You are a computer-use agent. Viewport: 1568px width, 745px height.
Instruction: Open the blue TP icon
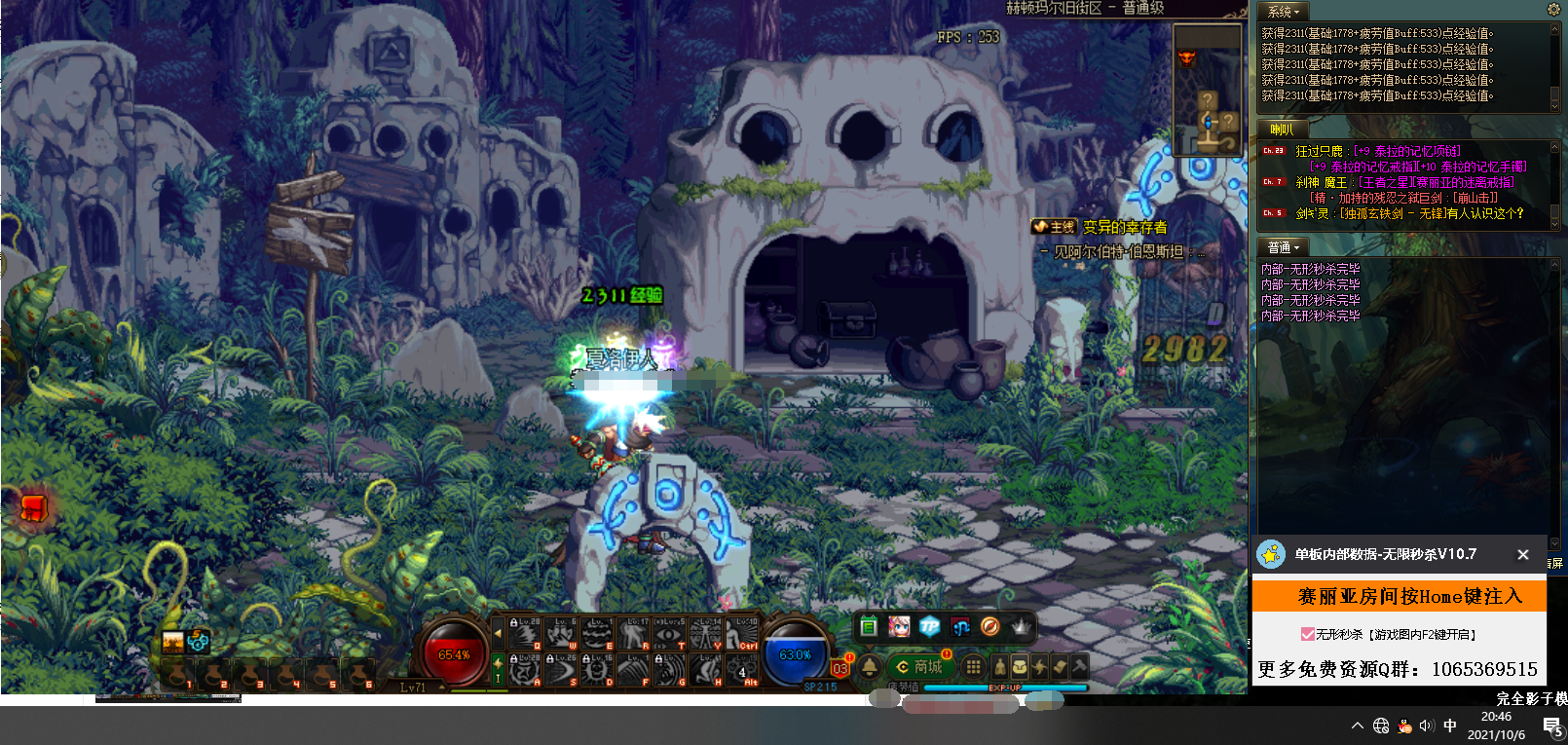click(929, 627)
